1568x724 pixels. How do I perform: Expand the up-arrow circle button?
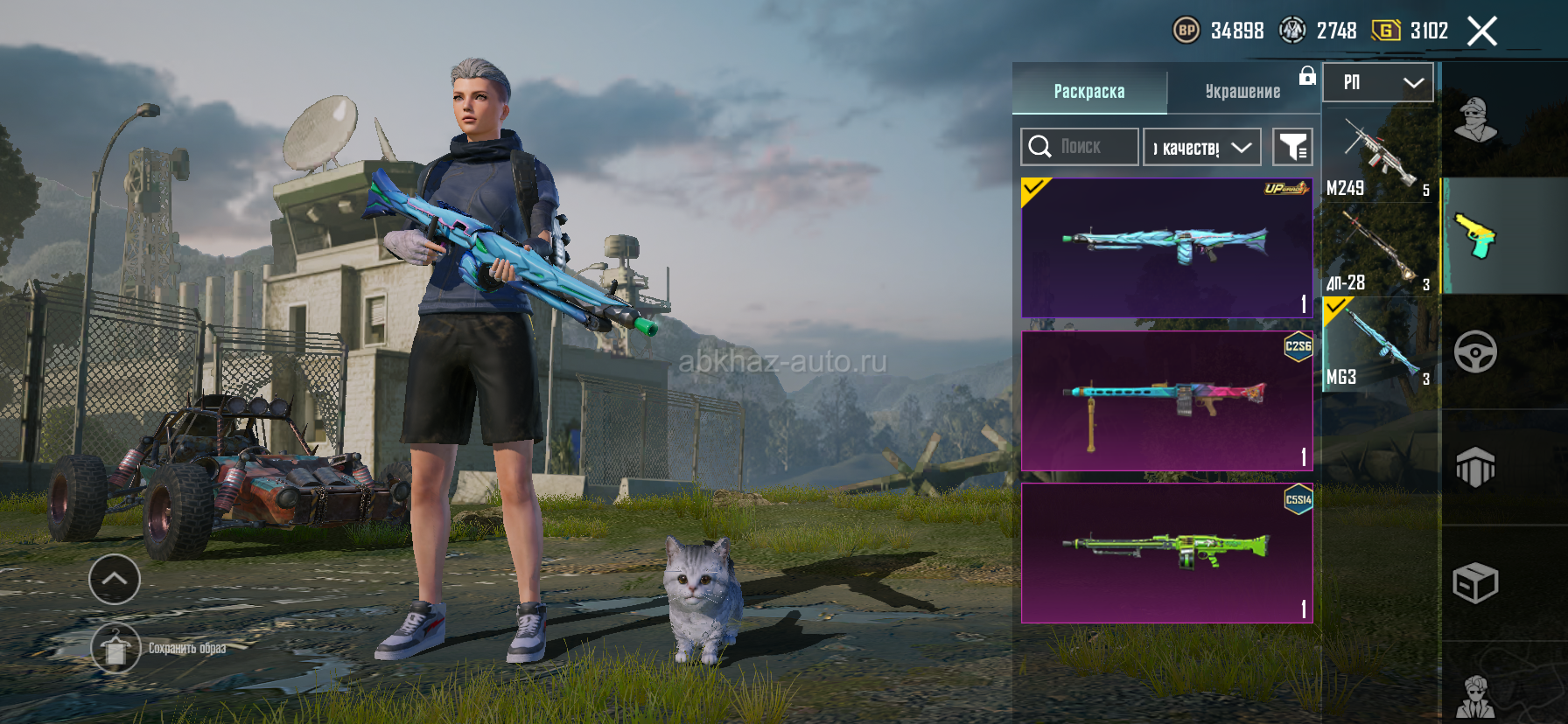click(x=115, y=579)
